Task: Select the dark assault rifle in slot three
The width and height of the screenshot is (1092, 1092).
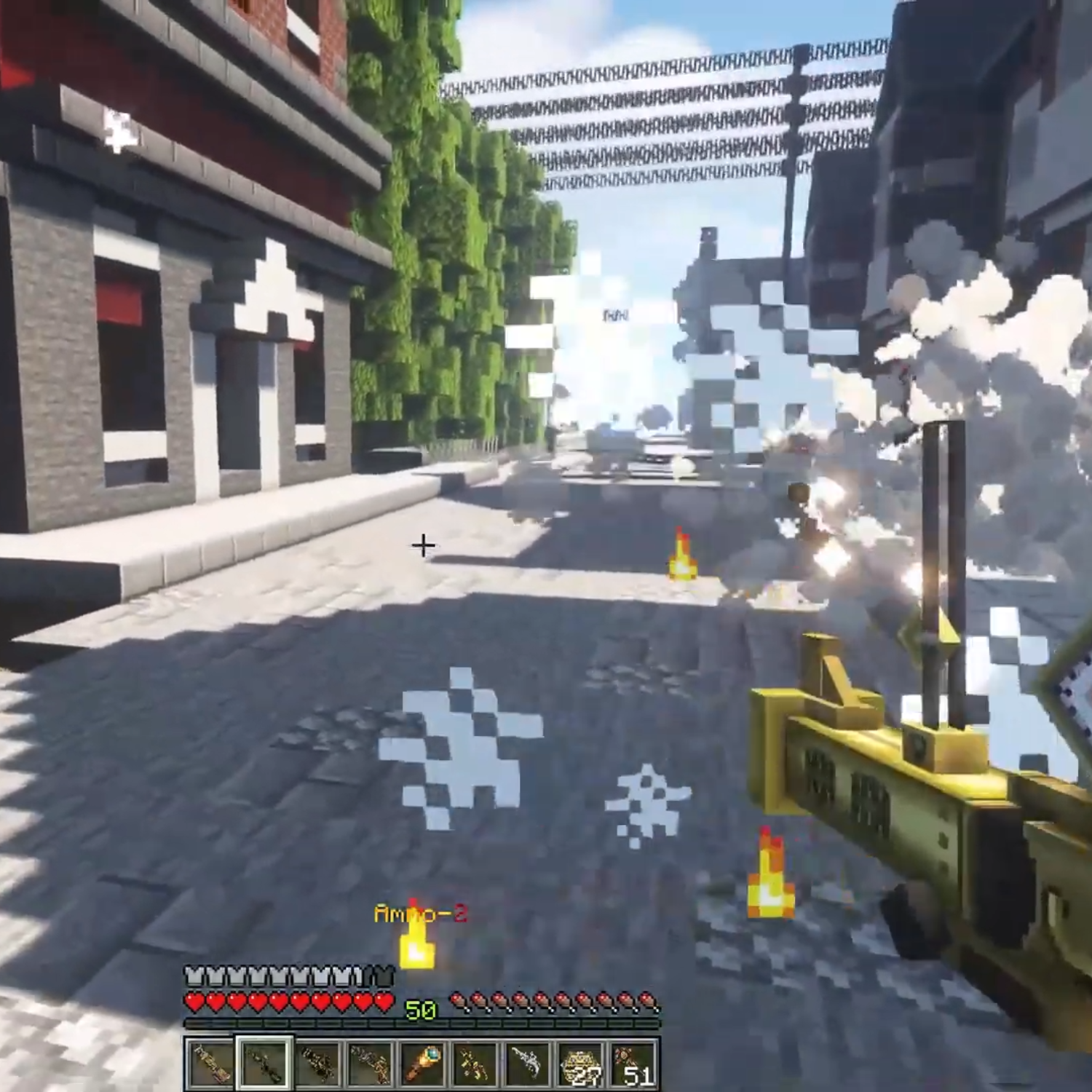Action: (317, 1063)
